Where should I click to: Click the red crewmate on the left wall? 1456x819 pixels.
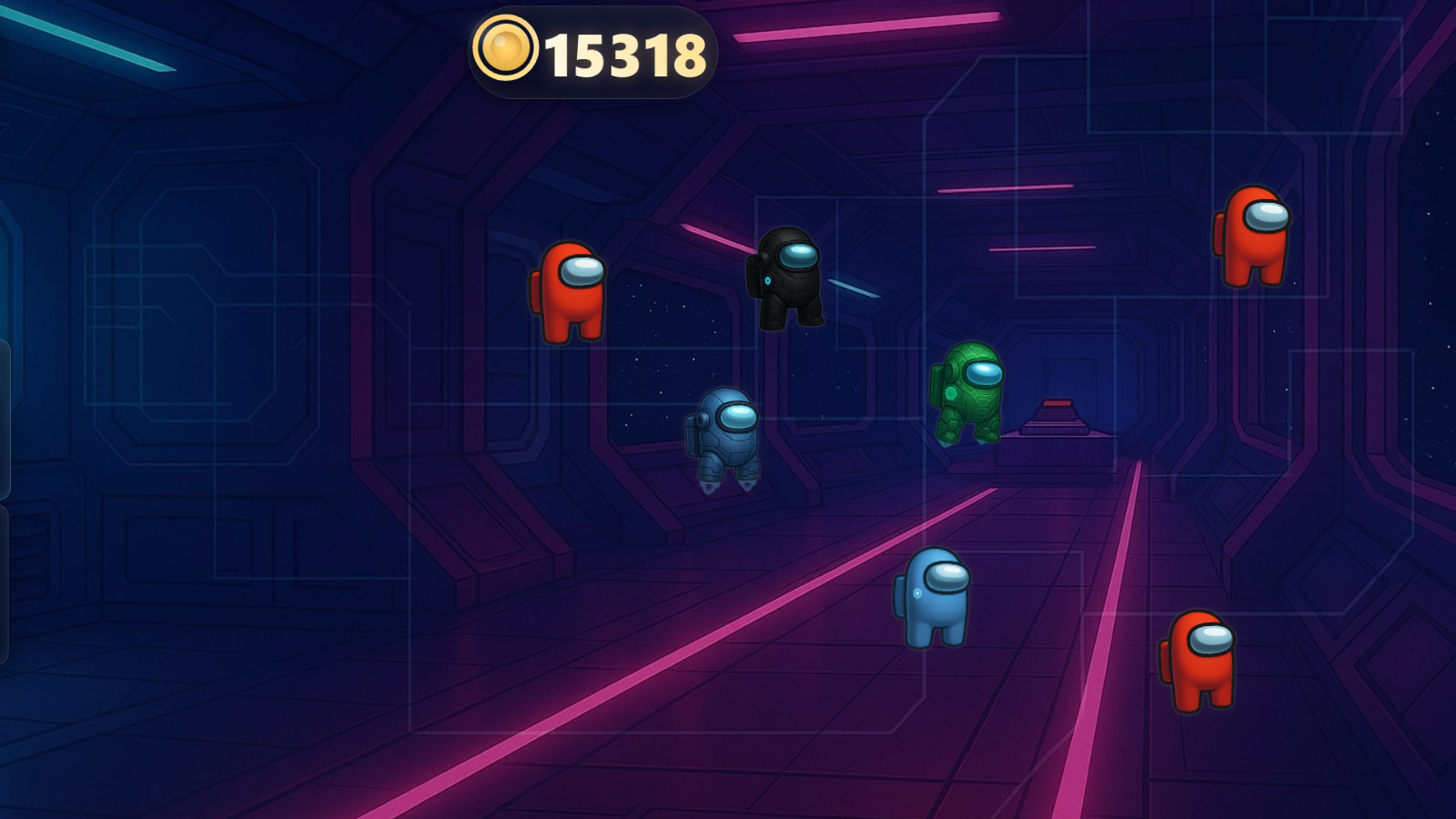pos(570,291)
